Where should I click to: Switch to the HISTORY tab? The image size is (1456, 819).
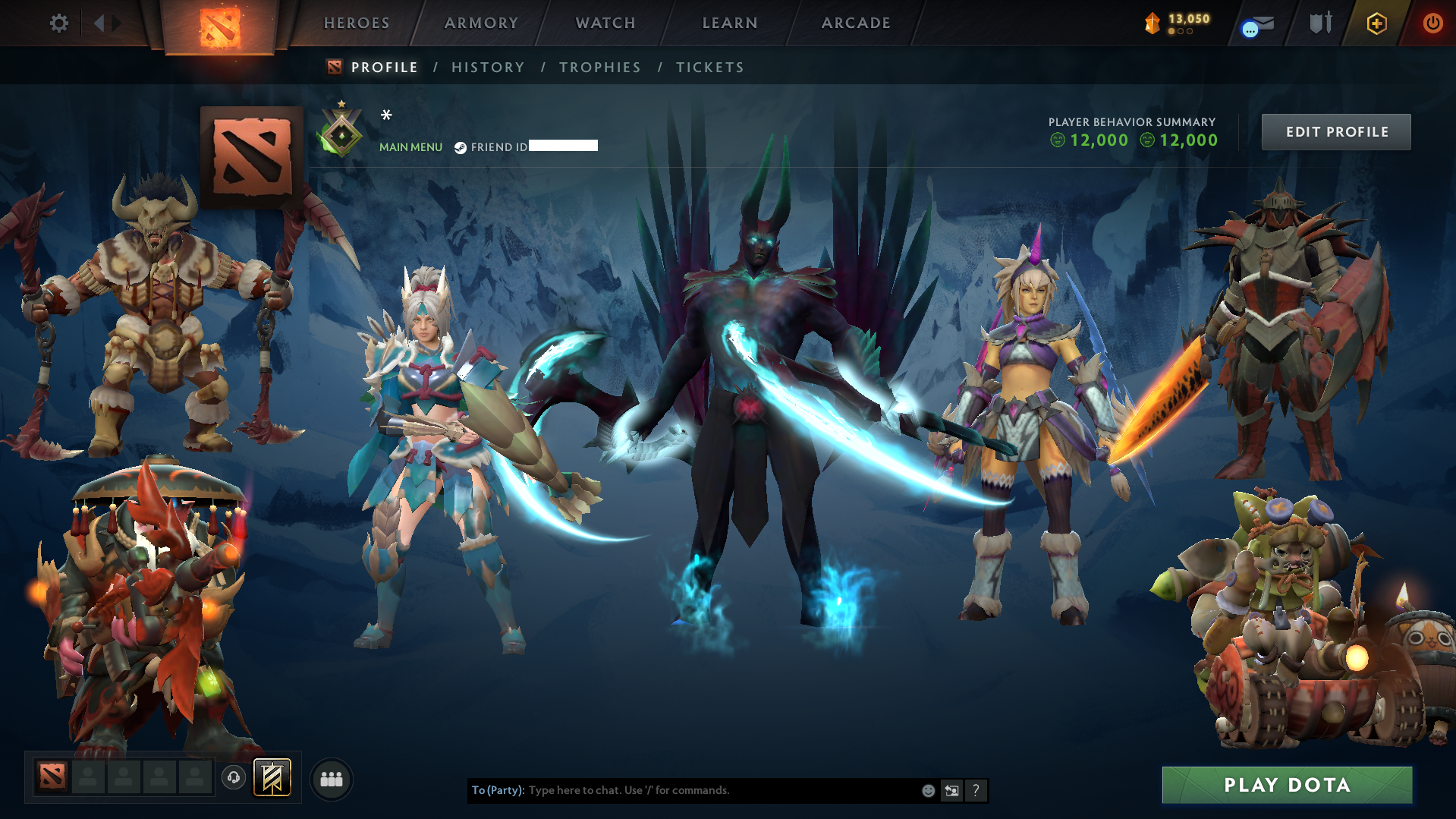pos(488,67)
